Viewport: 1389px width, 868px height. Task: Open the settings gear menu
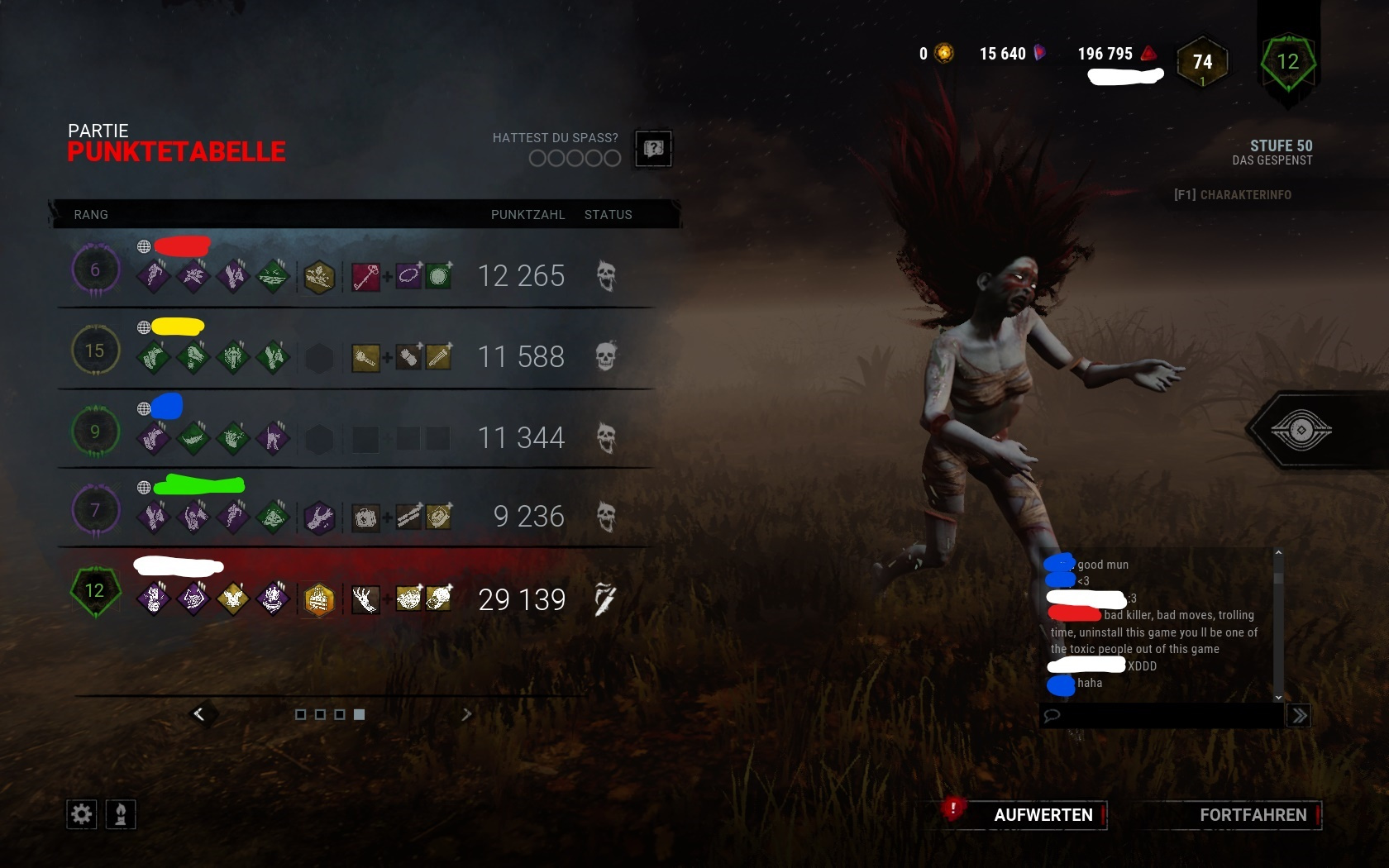coord(80,814)
